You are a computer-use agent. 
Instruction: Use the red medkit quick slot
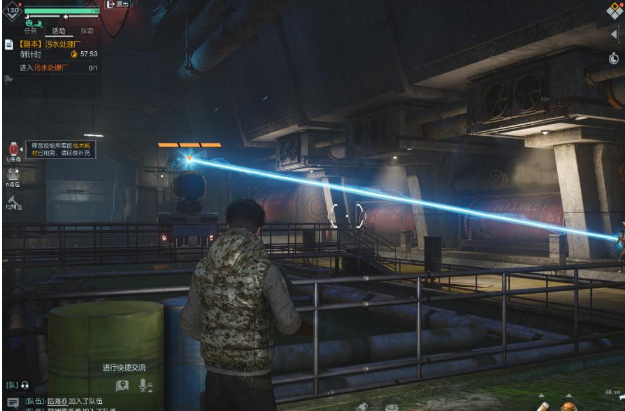[13, 150]
